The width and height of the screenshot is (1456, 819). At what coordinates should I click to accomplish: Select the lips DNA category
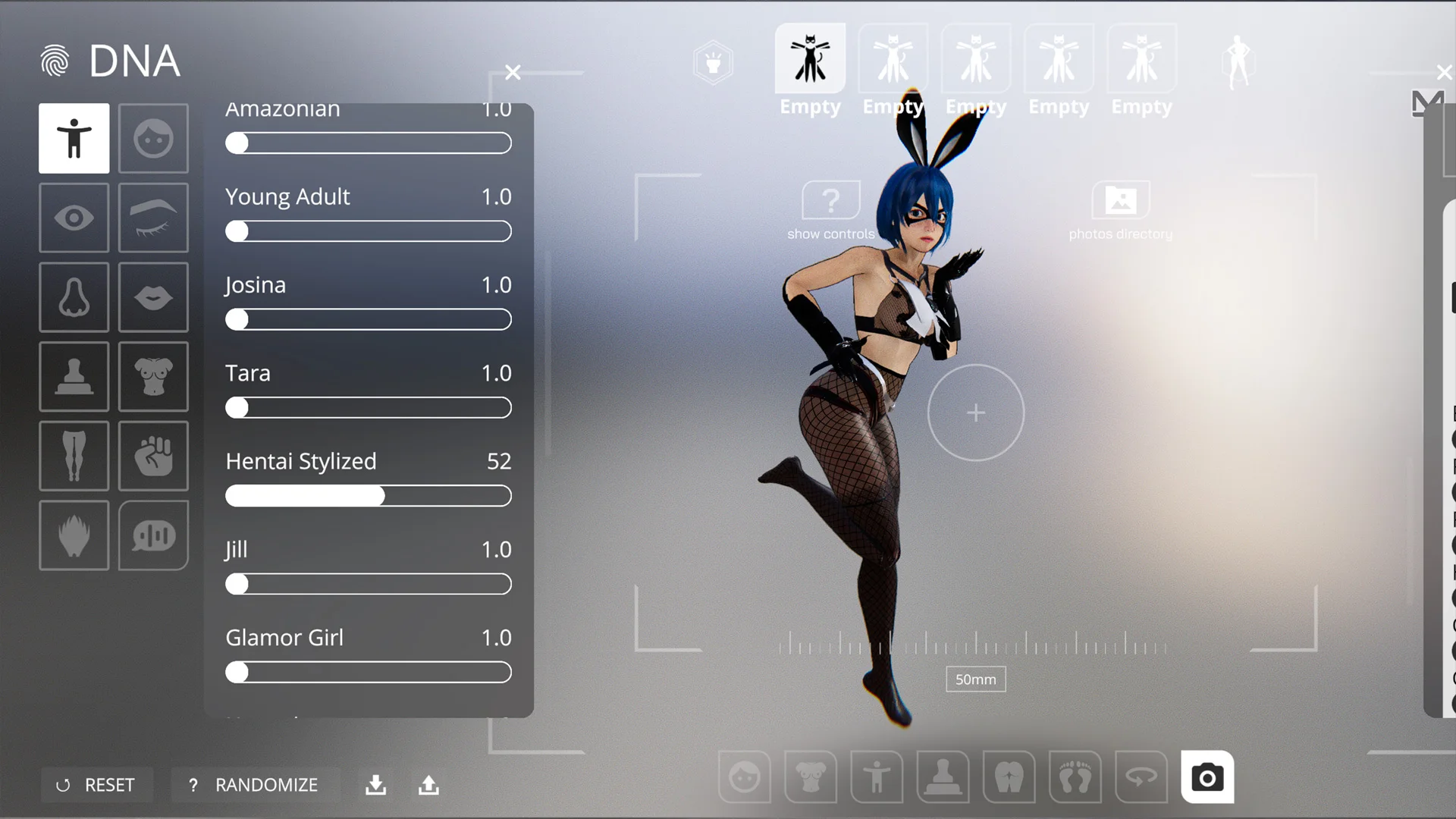[x=153, y=297]
